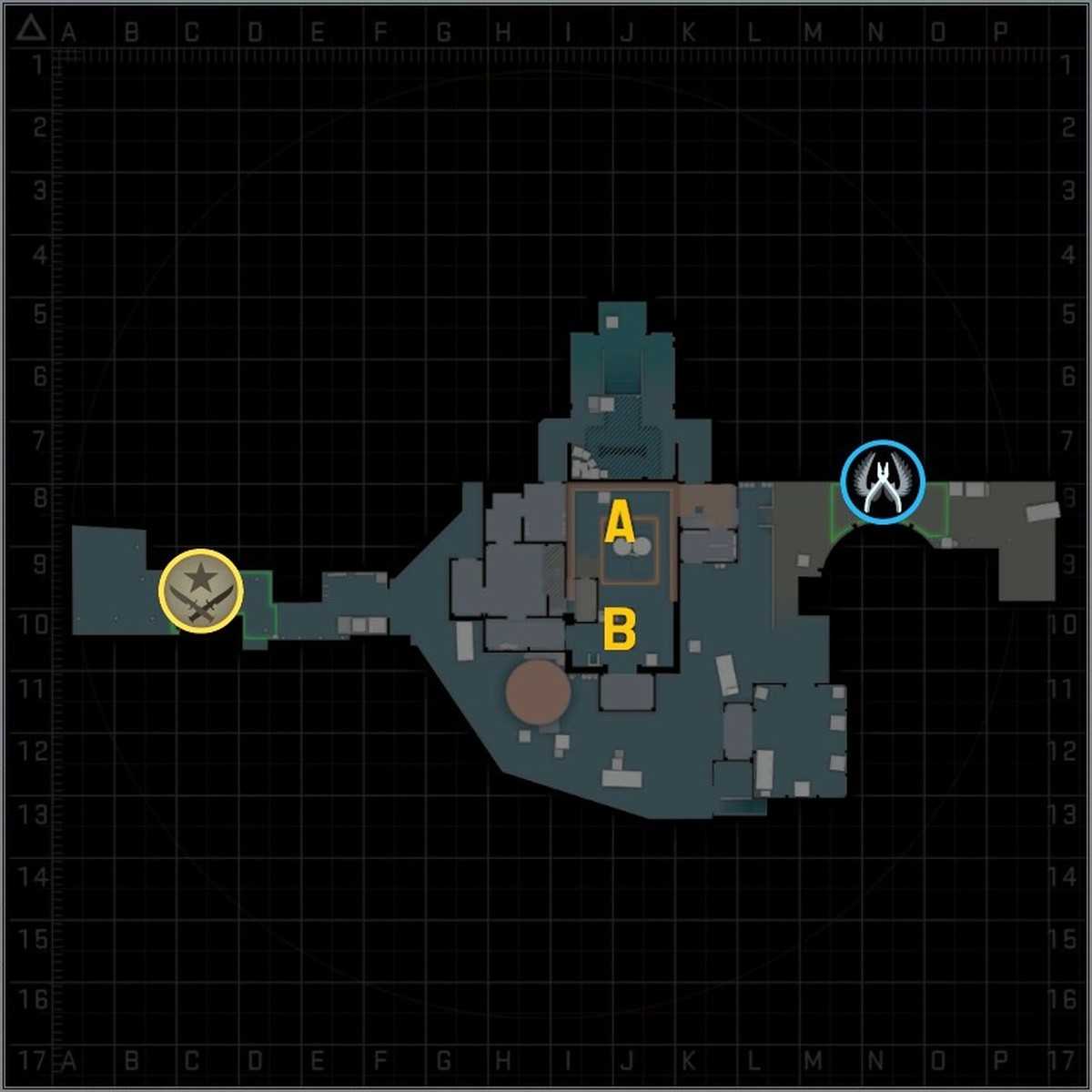Click the bombsite A marker
Screen dimensions: 1092x1092
[x=619, y=525]
